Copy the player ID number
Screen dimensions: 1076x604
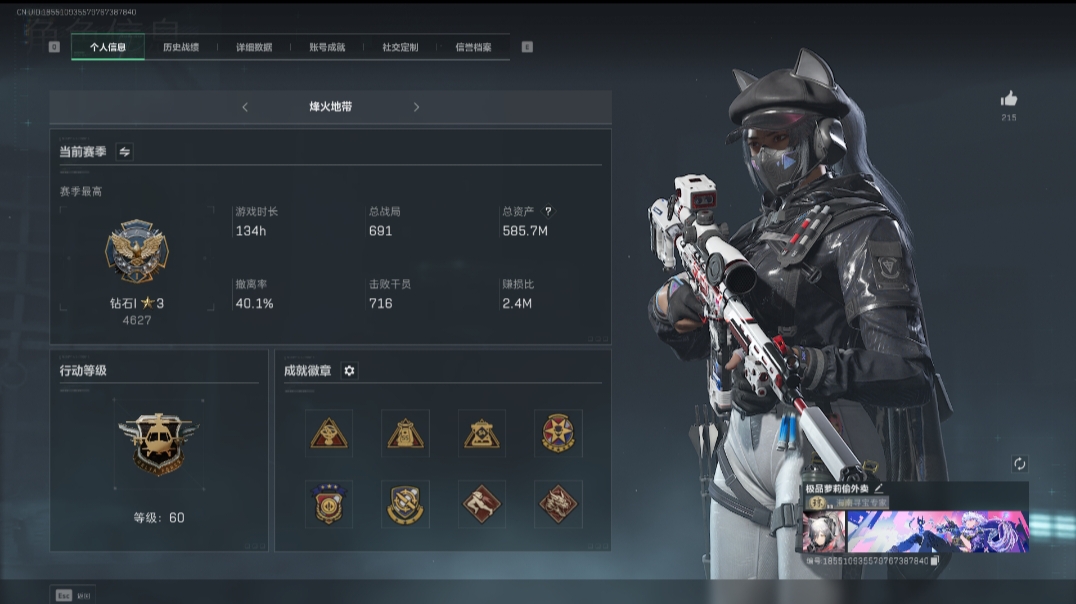[934, 561]
